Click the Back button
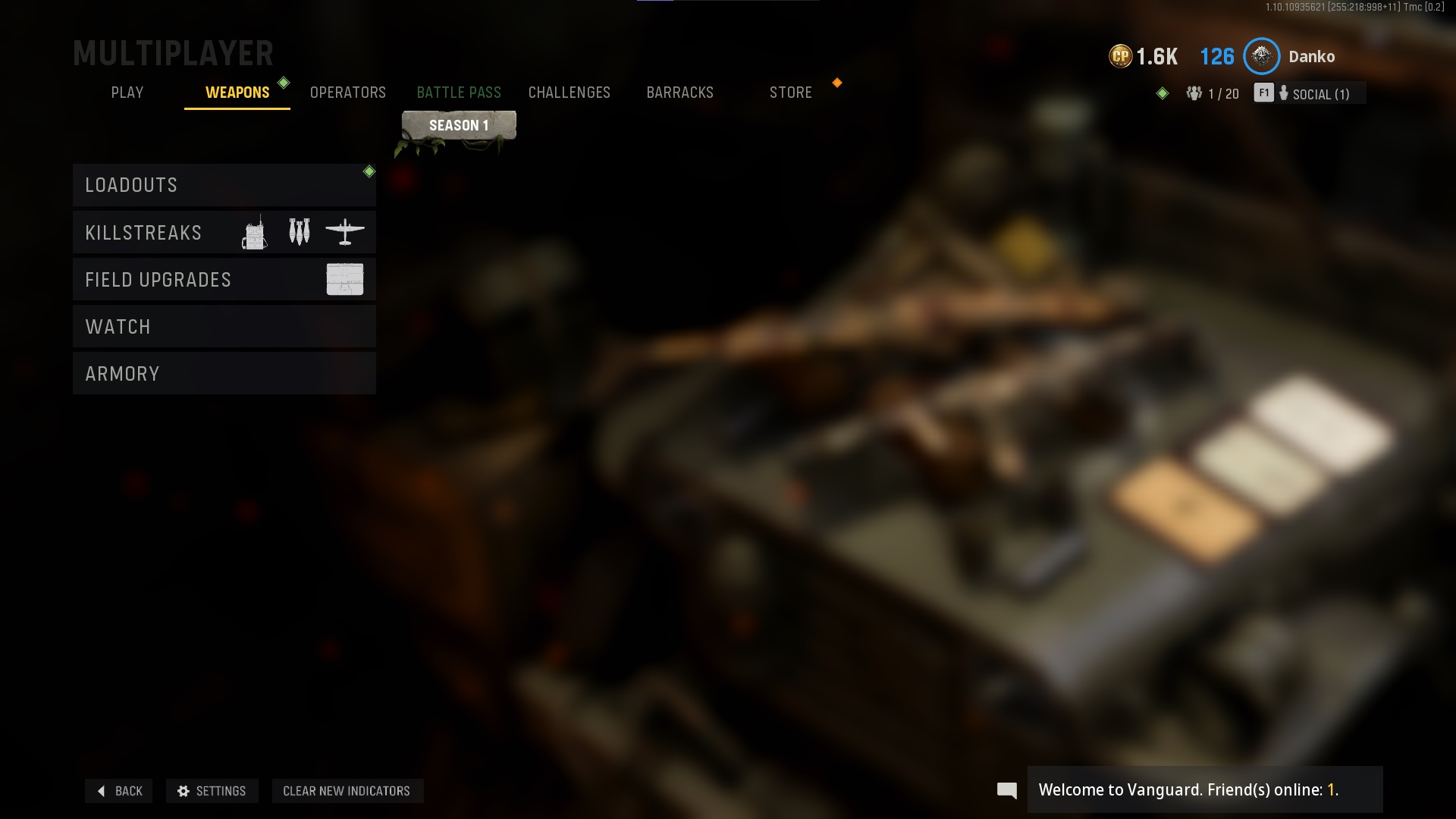This screenshot has width=1456, height=819. click(x=119, y=791)
